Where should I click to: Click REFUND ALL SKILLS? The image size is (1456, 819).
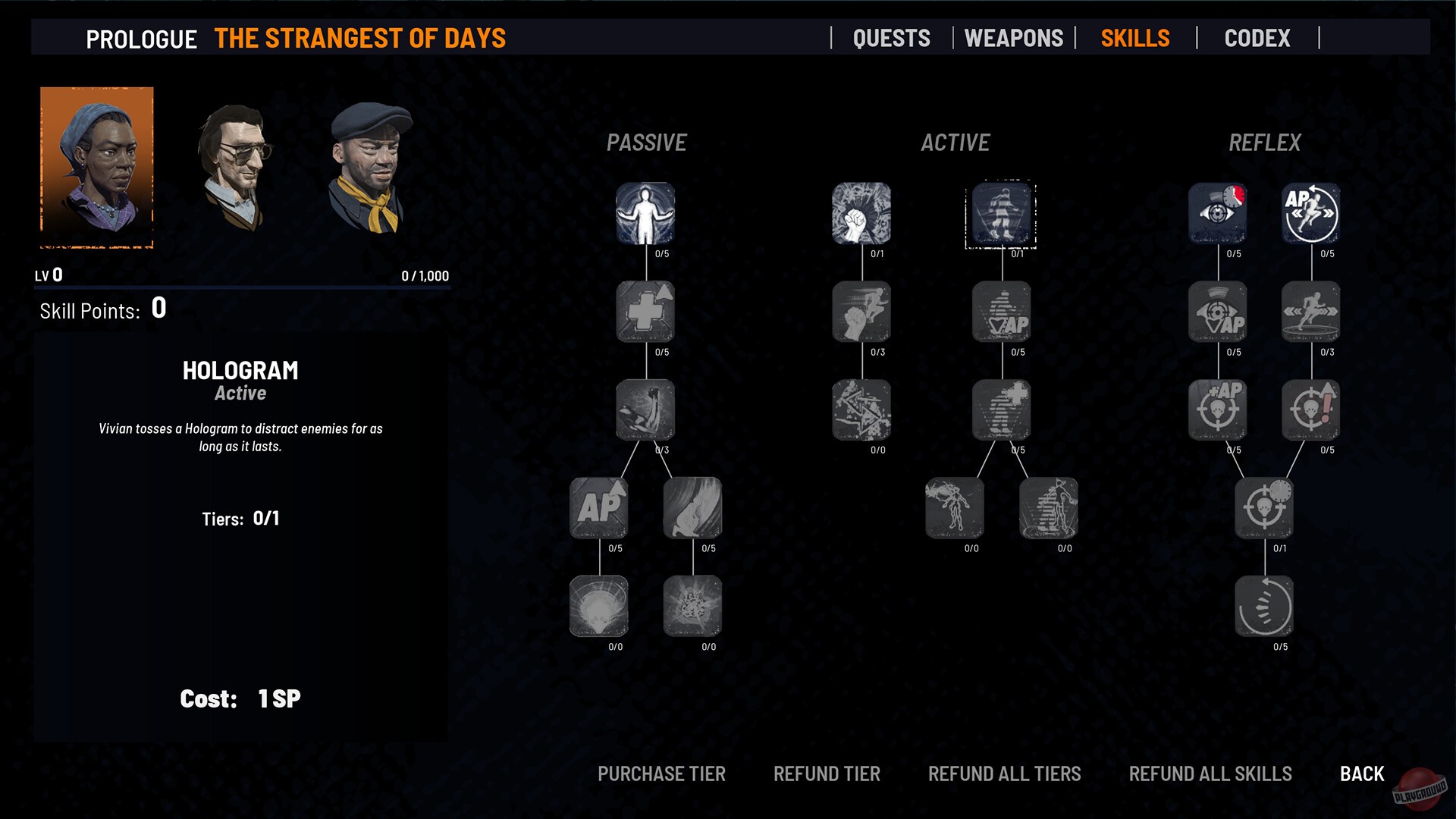1210,773
